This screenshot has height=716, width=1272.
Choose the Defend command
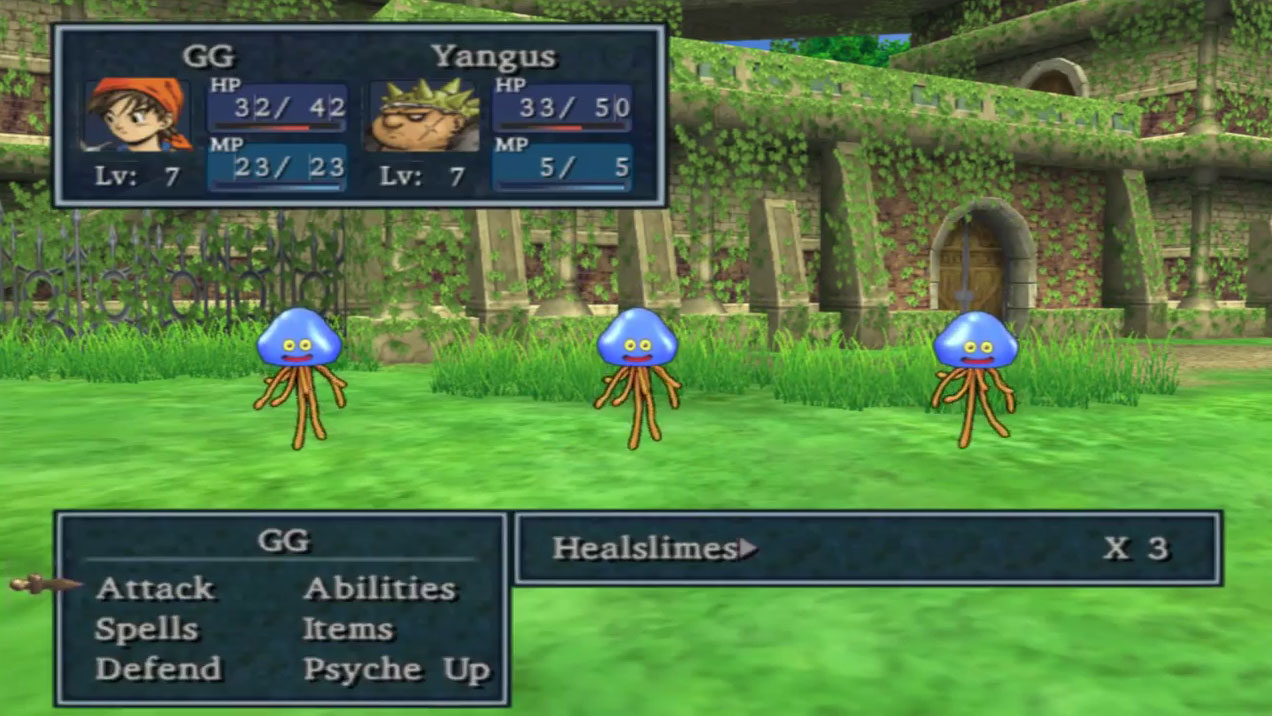tap(158, 668)
